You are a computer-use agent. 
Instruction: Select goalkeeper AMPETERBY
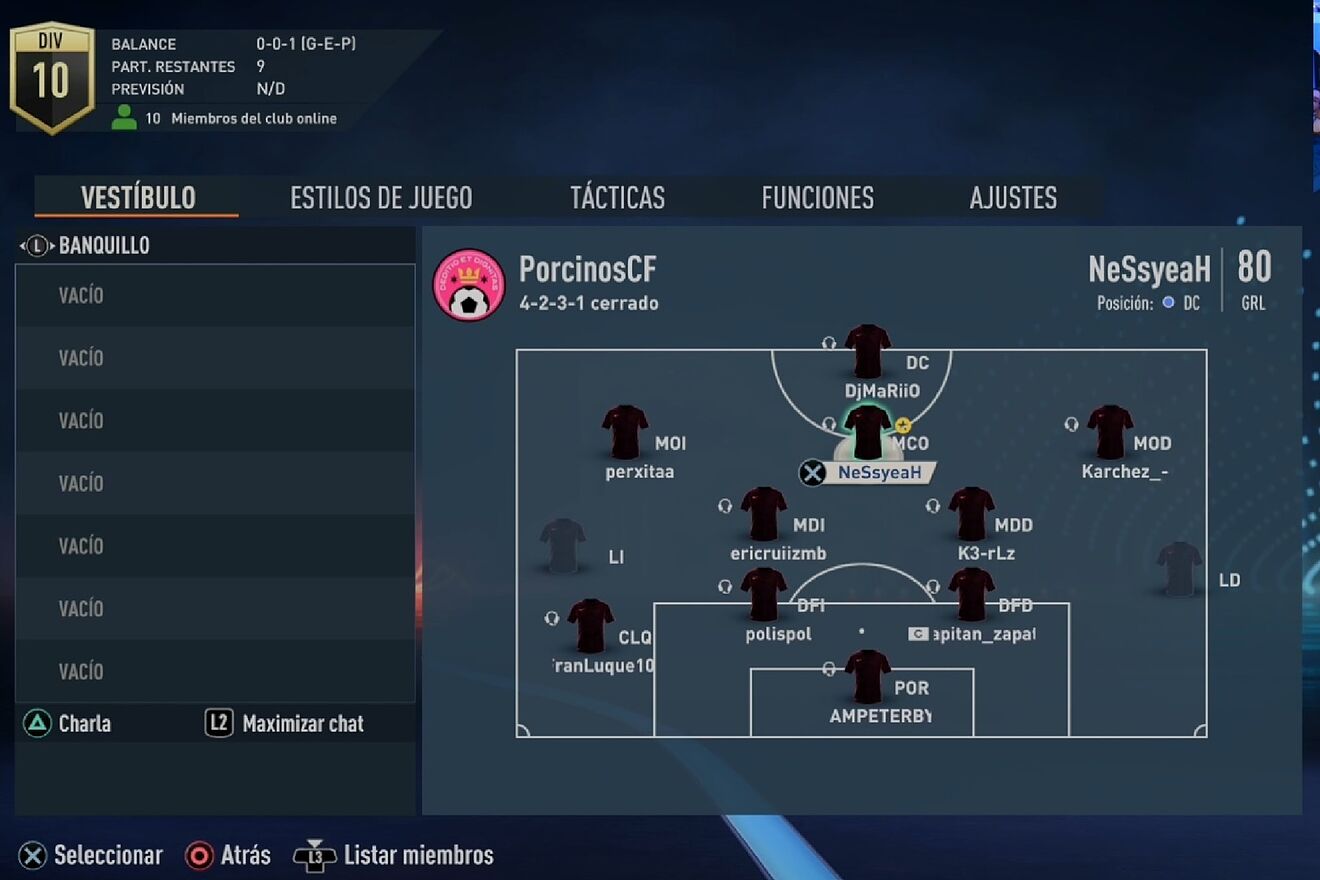click(867, 677)
